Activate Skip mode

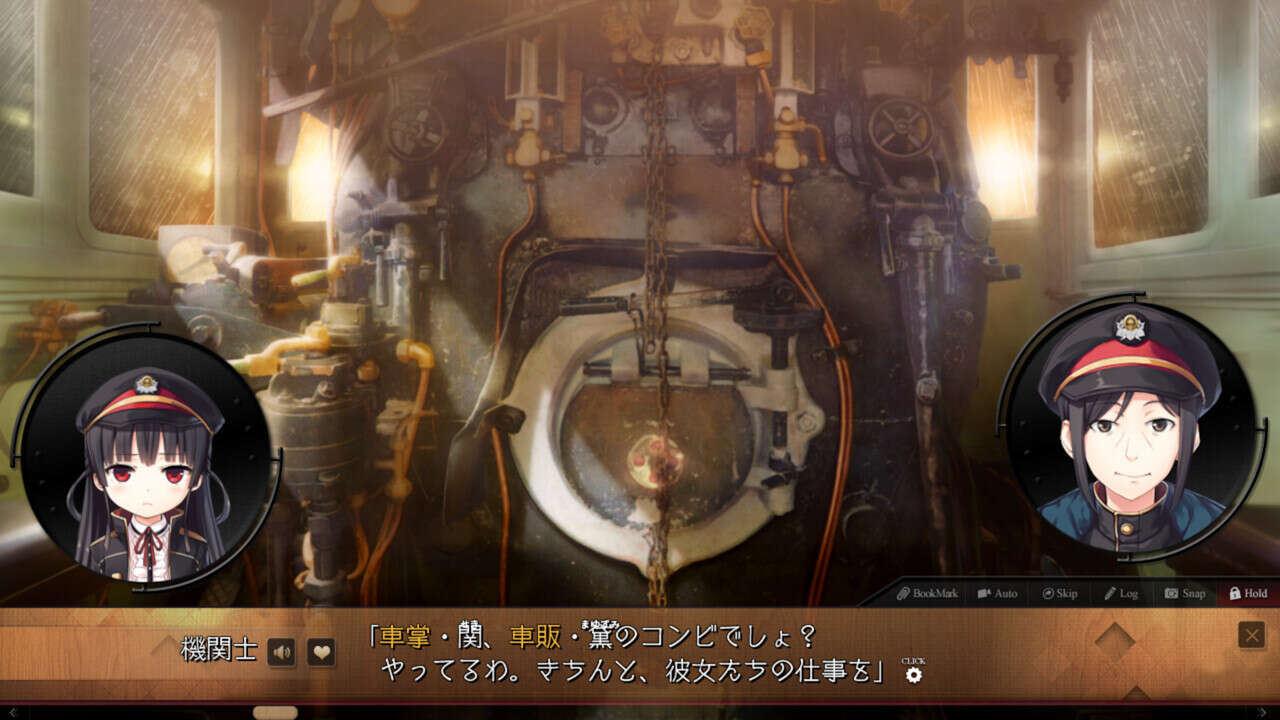click(1059, 593)
